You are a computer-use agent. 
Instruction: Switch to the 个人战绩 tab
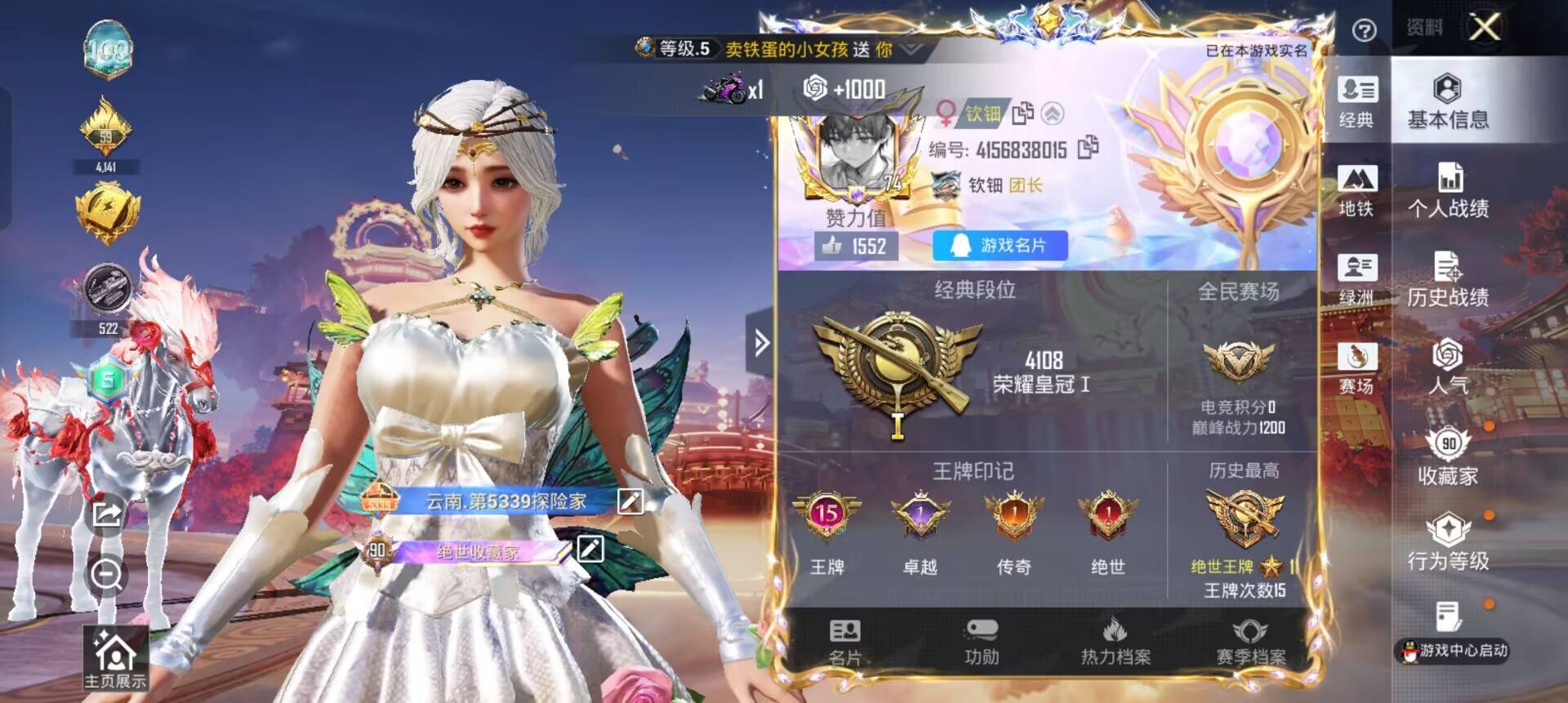pos(1450,192)
